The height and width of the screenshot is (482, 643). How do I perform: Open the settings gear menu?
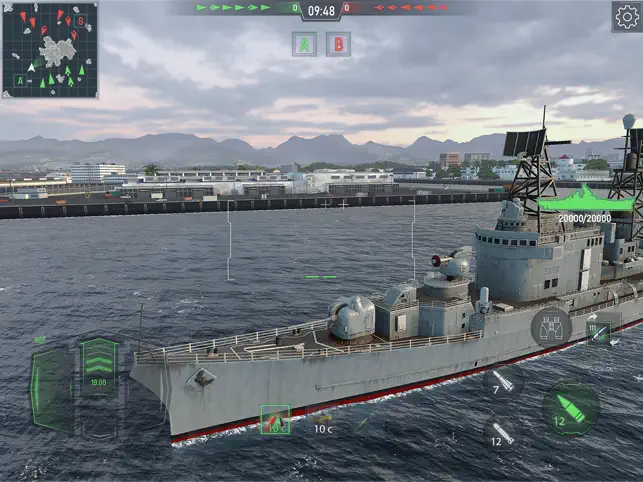pos(626,16)
